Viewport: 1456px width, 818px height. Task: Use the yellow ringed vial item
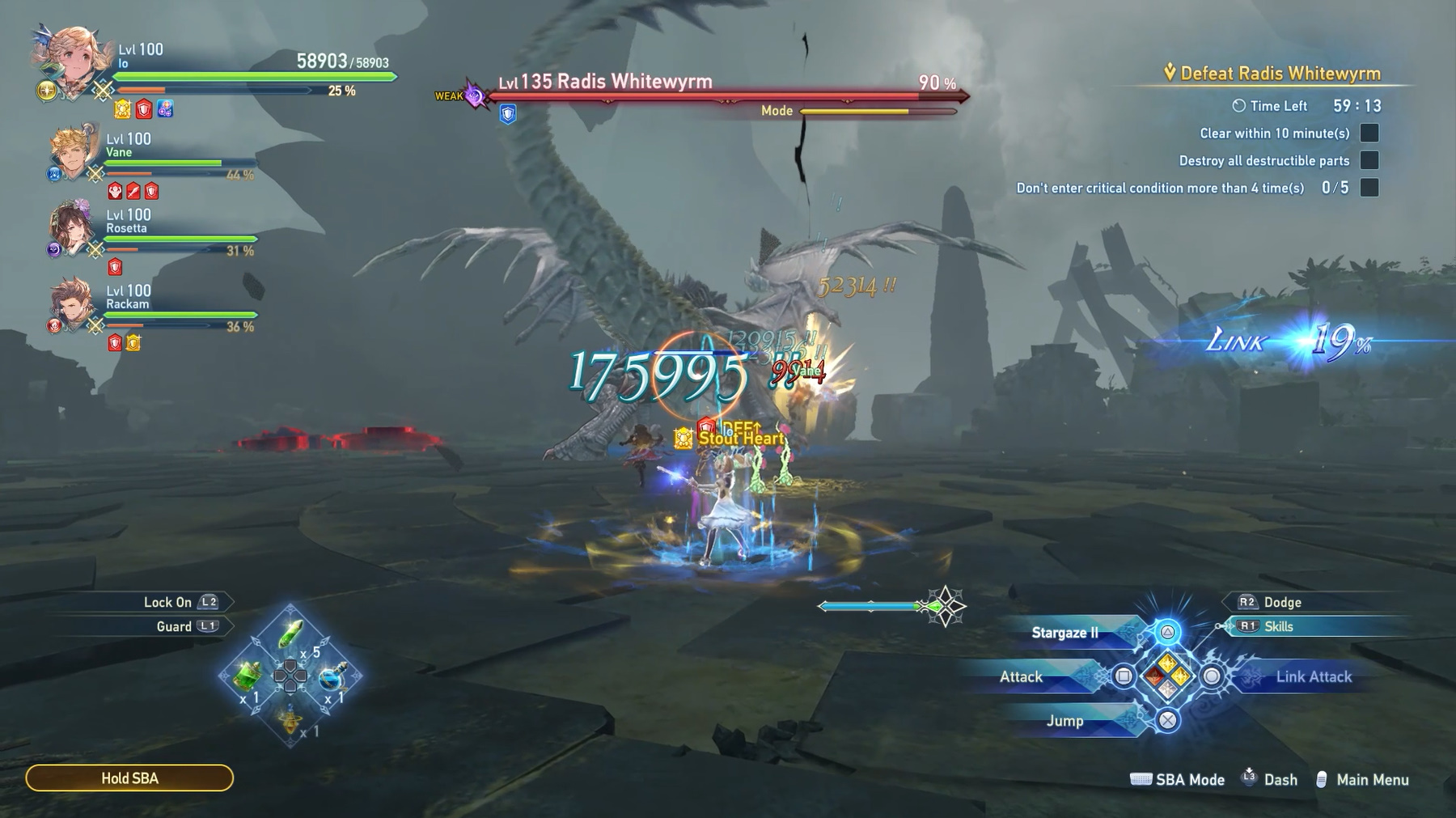(x=290, y=718)
